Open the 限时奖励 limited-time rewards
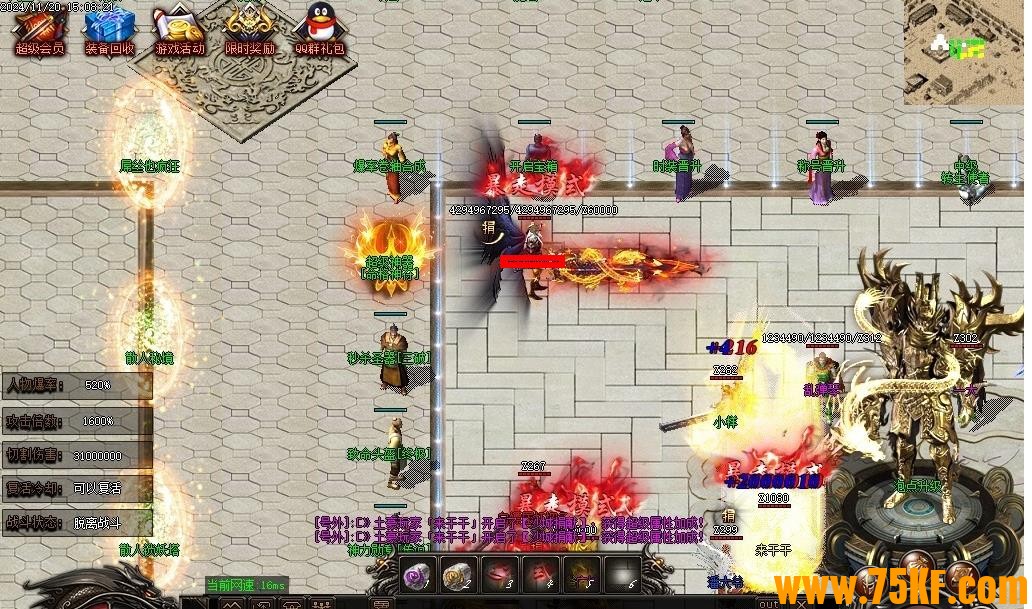 coord(249,30)
